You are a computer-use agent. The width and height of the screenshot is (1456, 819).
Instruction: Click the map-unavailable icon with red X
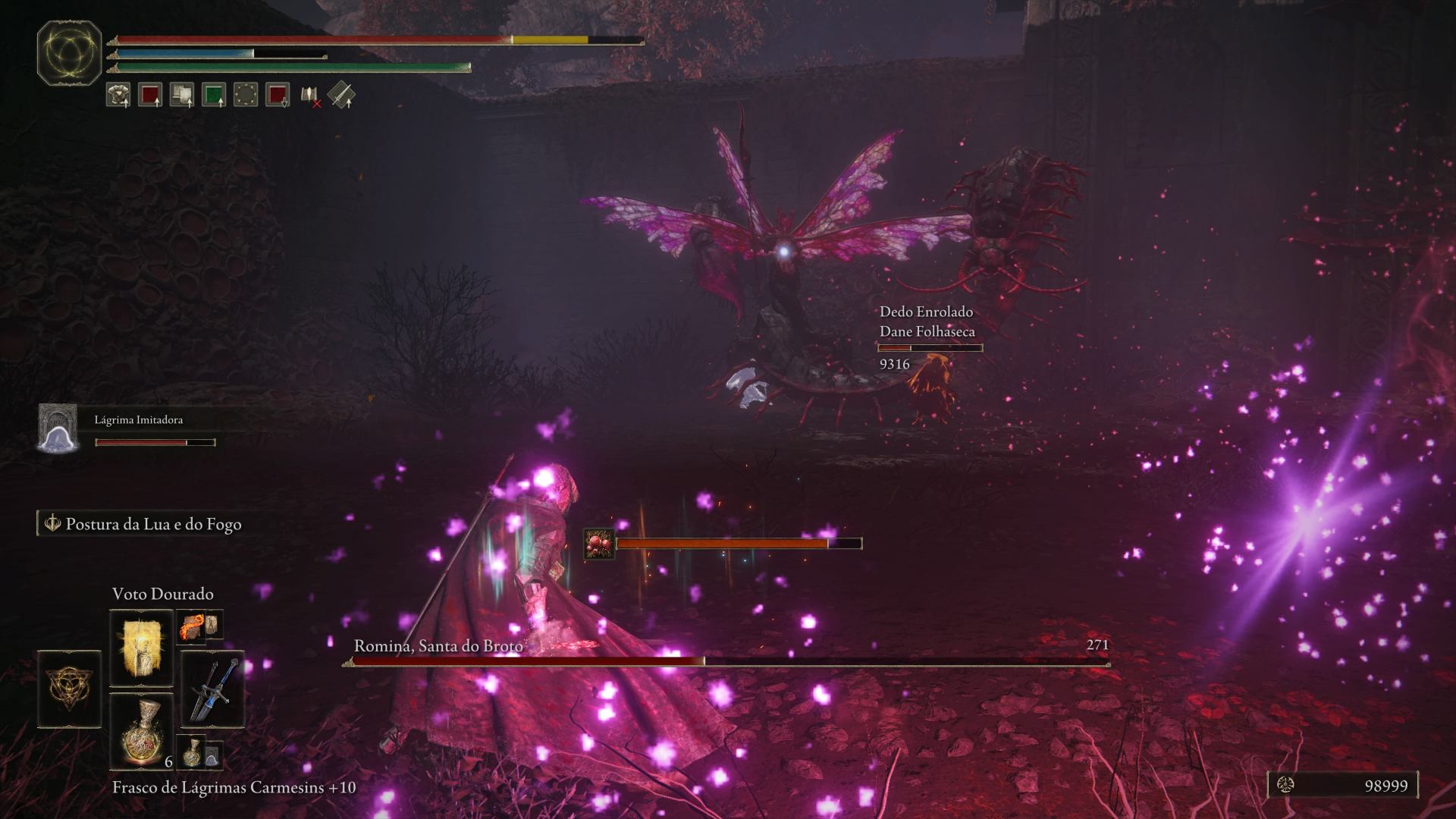coord(310,96)
